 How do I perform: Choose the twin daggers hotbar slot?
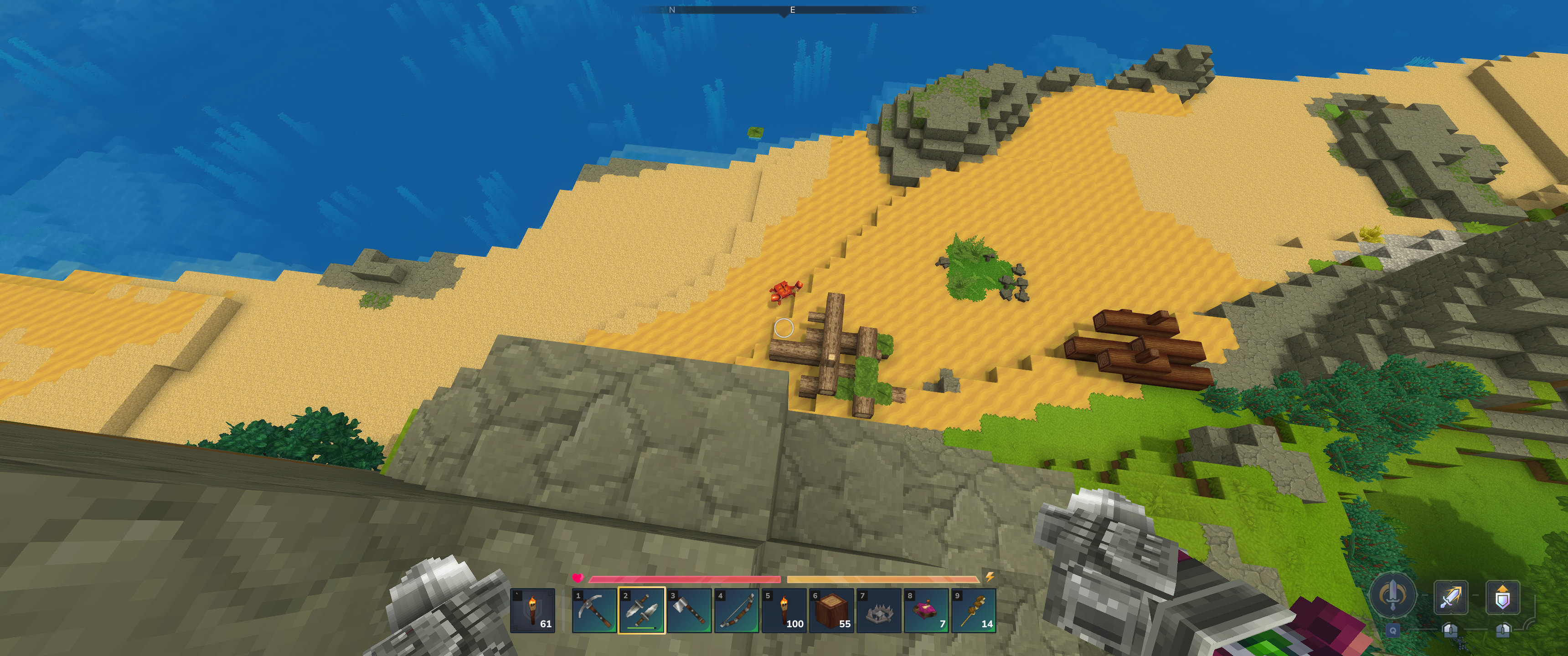coord(642,610)
